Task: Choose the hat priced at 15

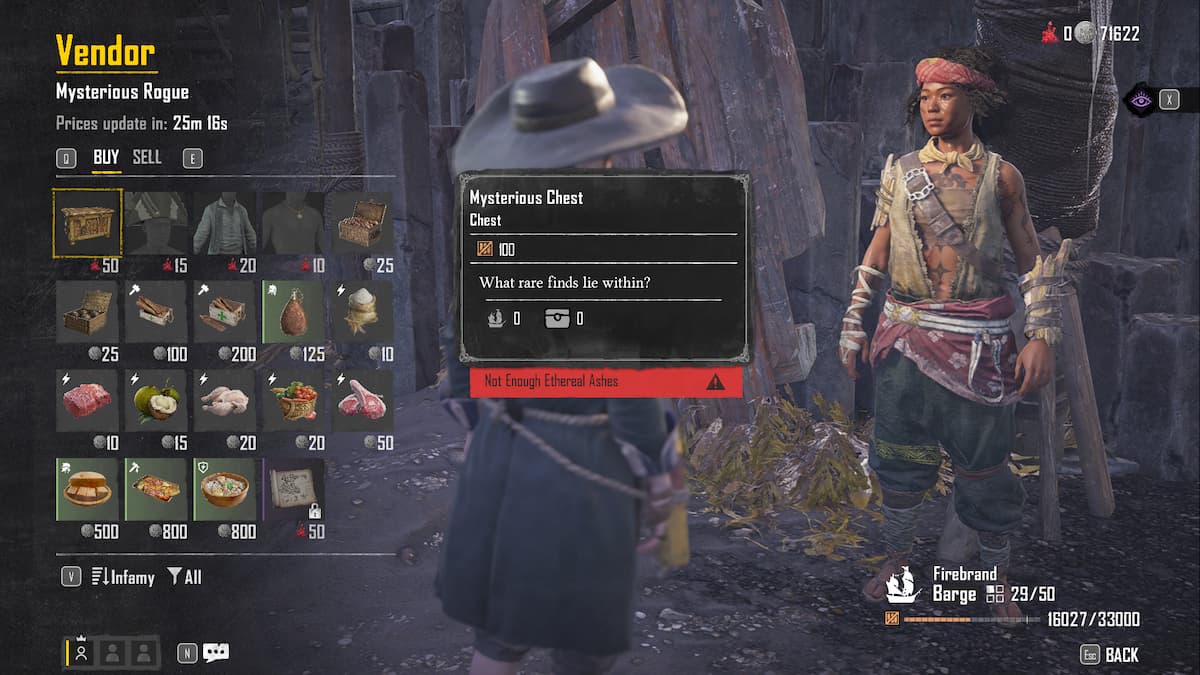Action: point(156,222)
